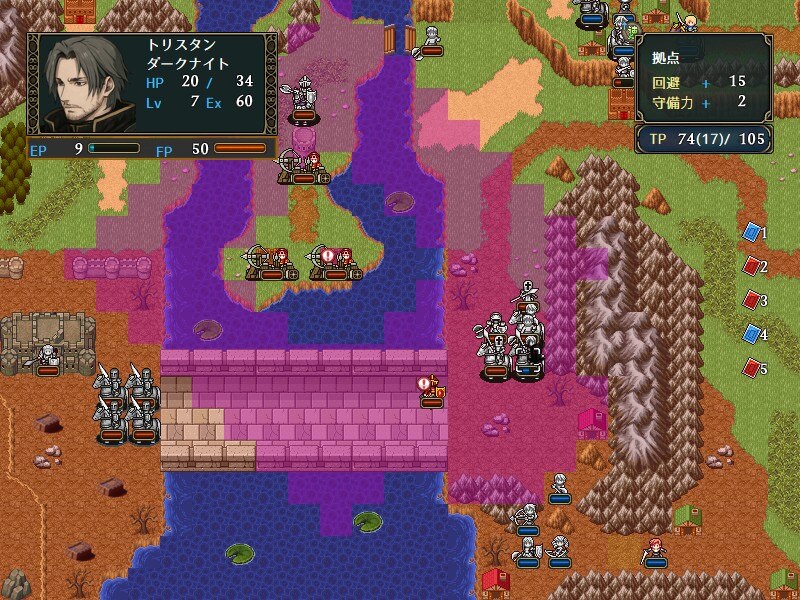Select the alert-marked unit on the pink bridge
The image size is (800, 600).
point(433,393)
